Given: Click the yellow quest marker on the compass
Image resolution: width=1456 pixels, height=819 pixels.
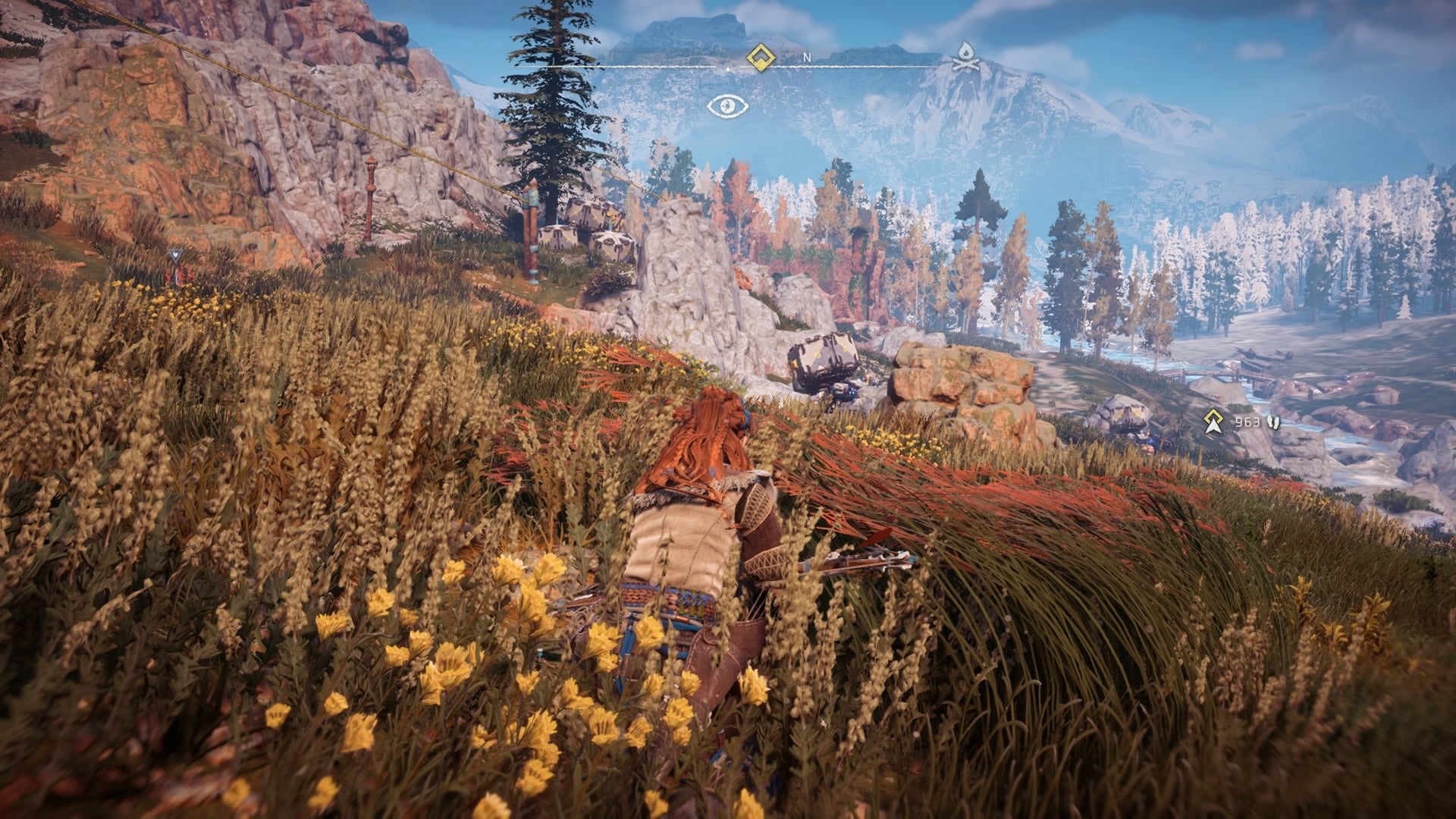Looking at the screenshot, I should pyautogui.click(x=759, y=57).
